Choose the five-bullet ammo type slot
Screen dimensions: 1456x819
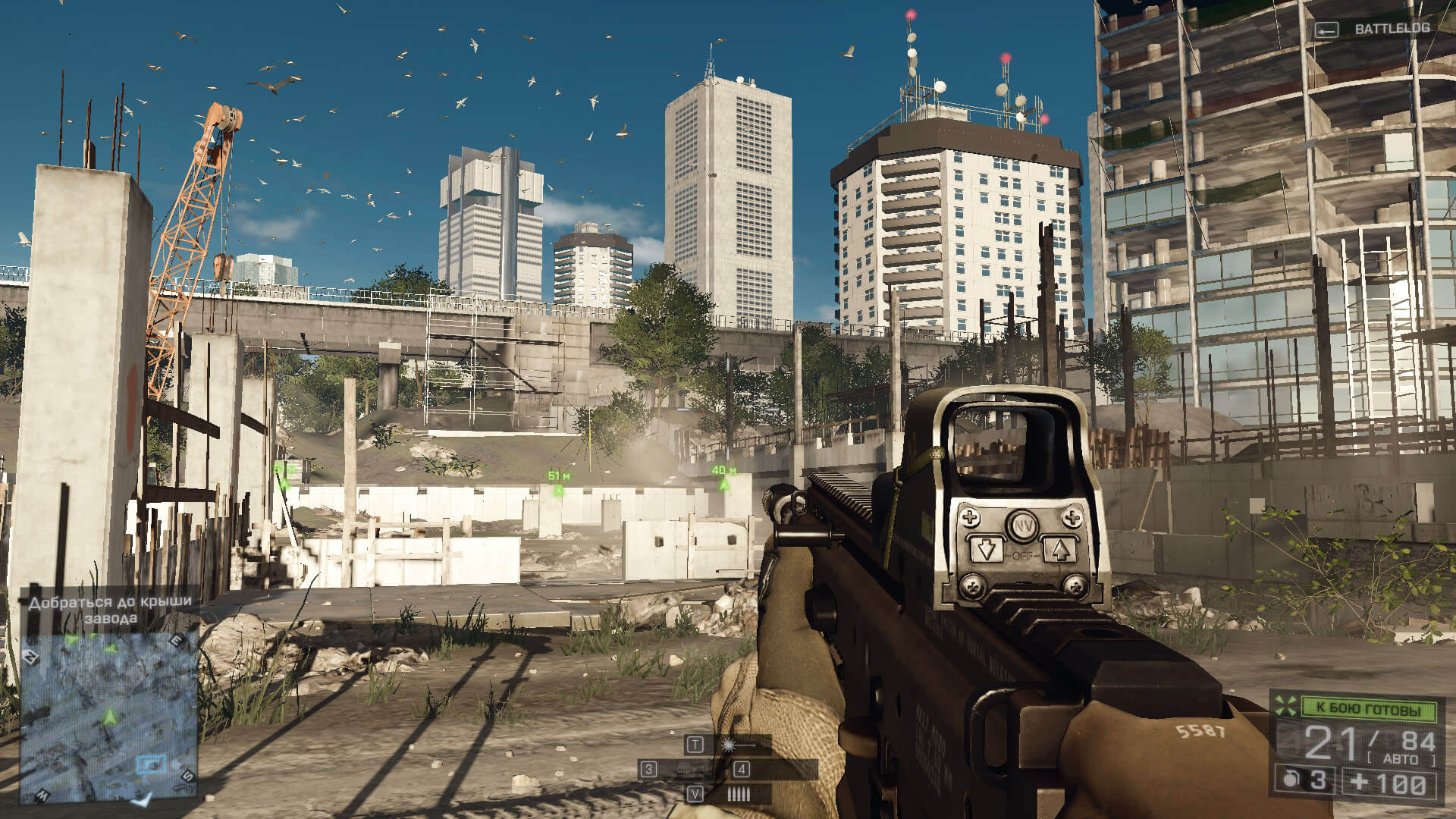(738, 794)
